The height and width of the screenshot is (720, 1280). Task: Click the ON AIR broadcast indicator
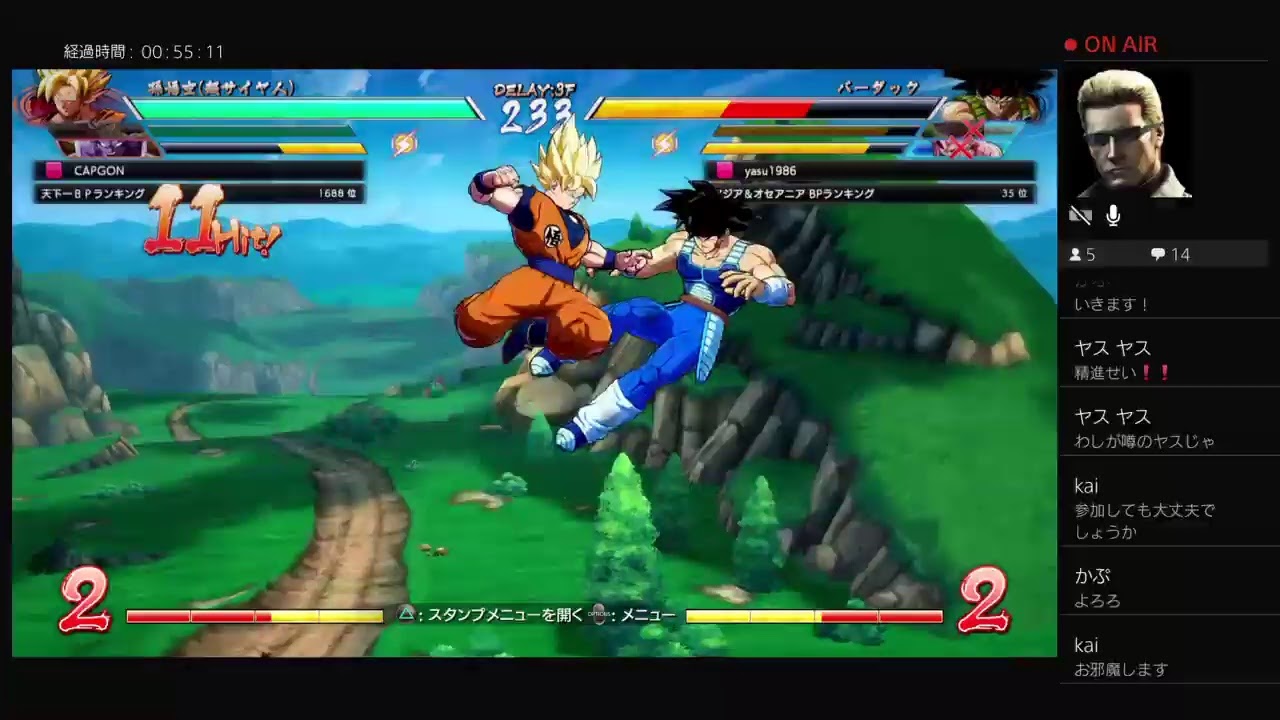pos(1112,44)
